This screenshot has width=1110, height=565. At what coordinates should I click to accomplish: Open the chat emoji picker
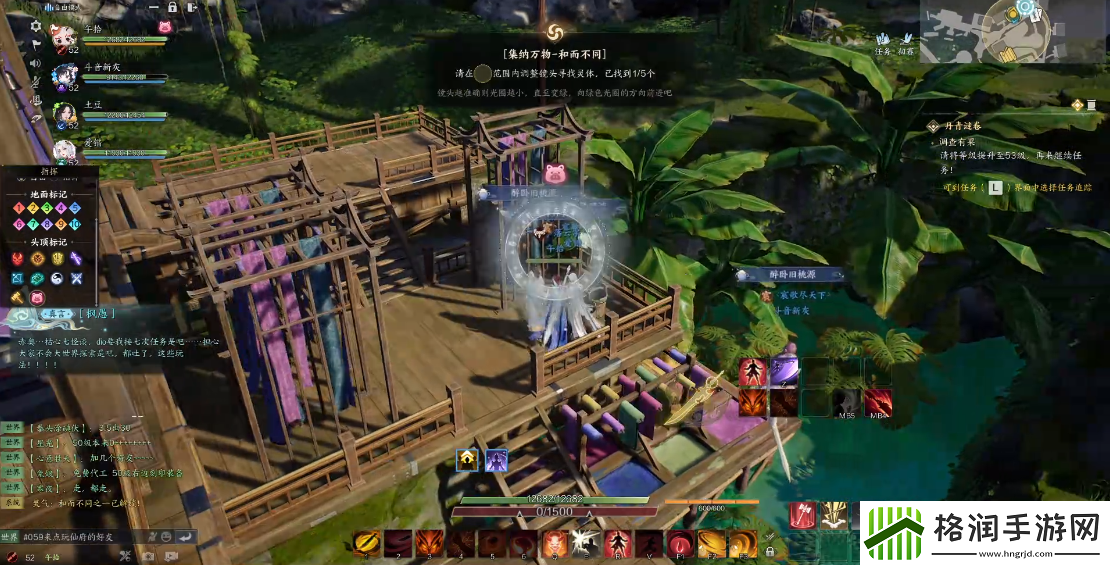pyautogui.click(x=165, y=536)
